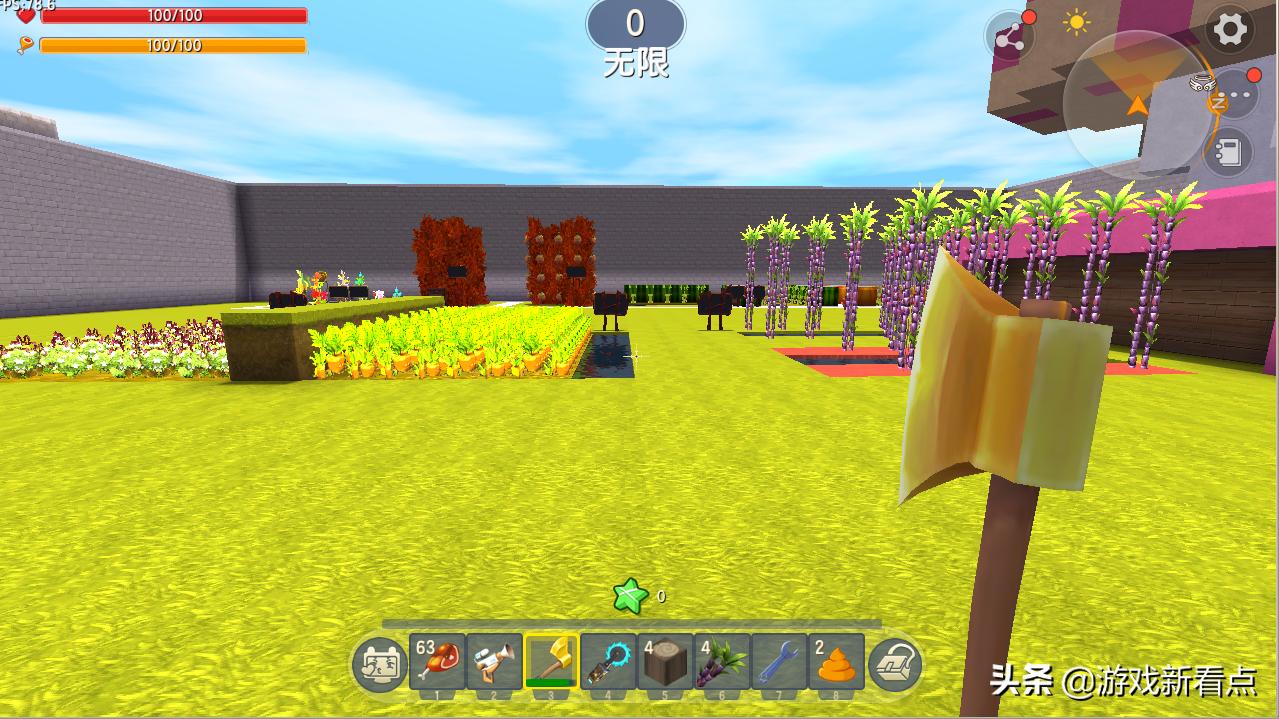Click the sun daytime icon
The height and width of the screenshot is (719, 1279).
[x=1077, y=23]
